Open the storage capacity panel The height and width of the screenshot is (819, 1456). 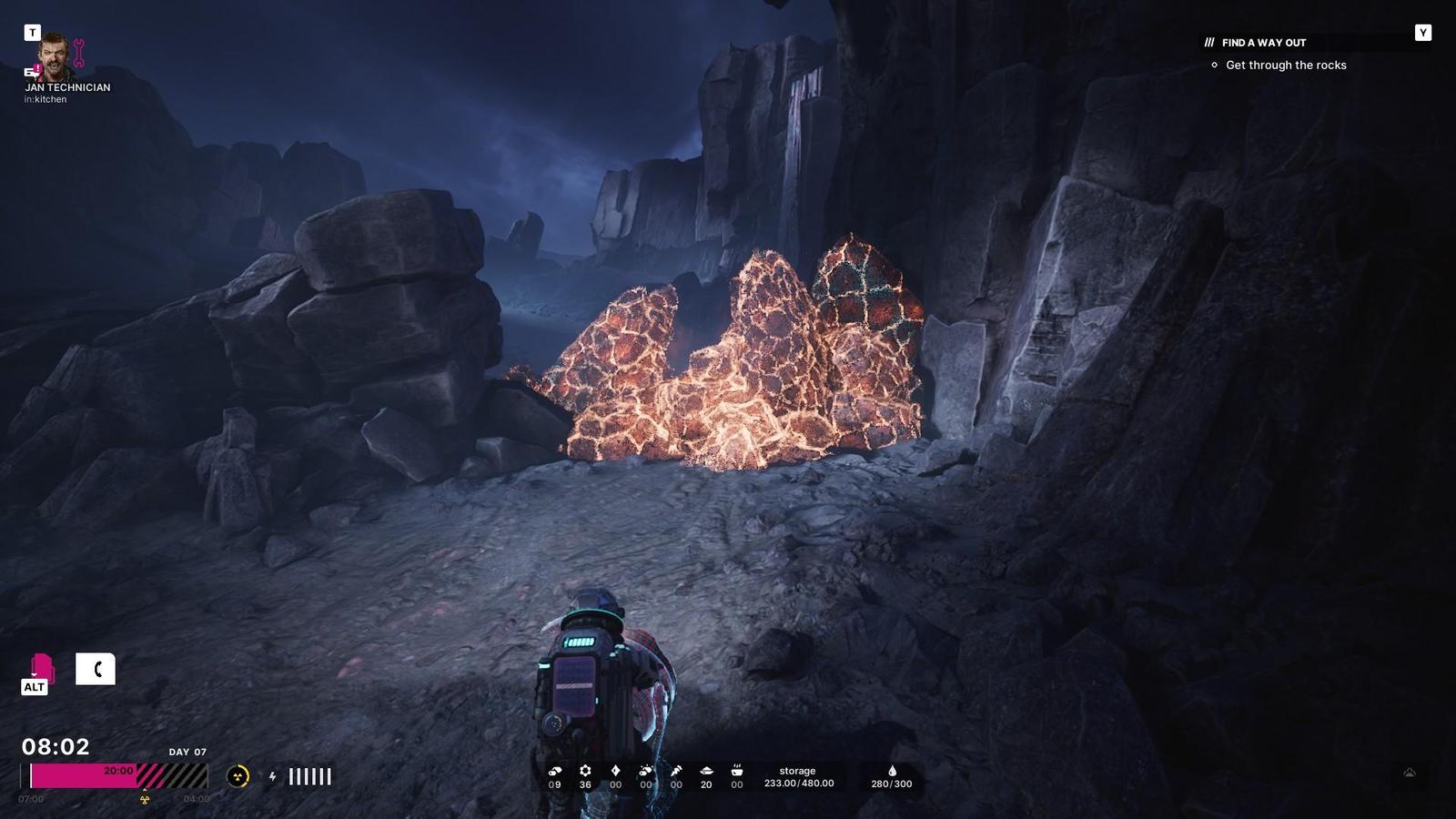798,777
